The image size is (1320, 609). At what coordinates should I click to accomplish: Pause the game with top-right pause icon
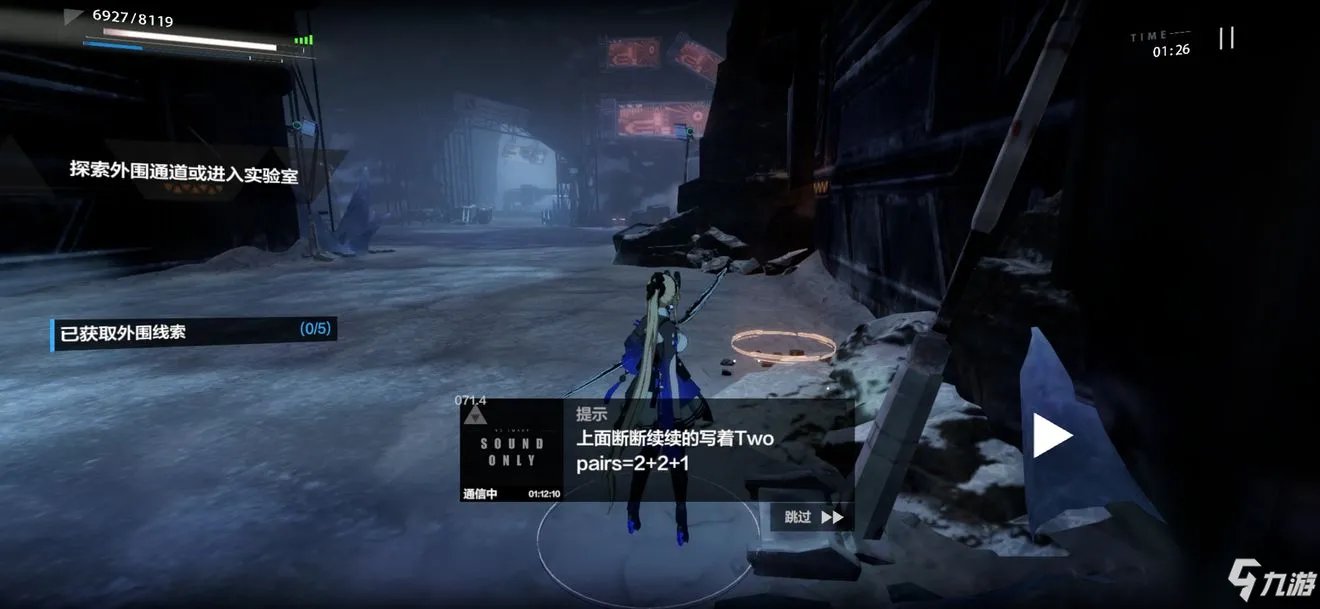1226,38
